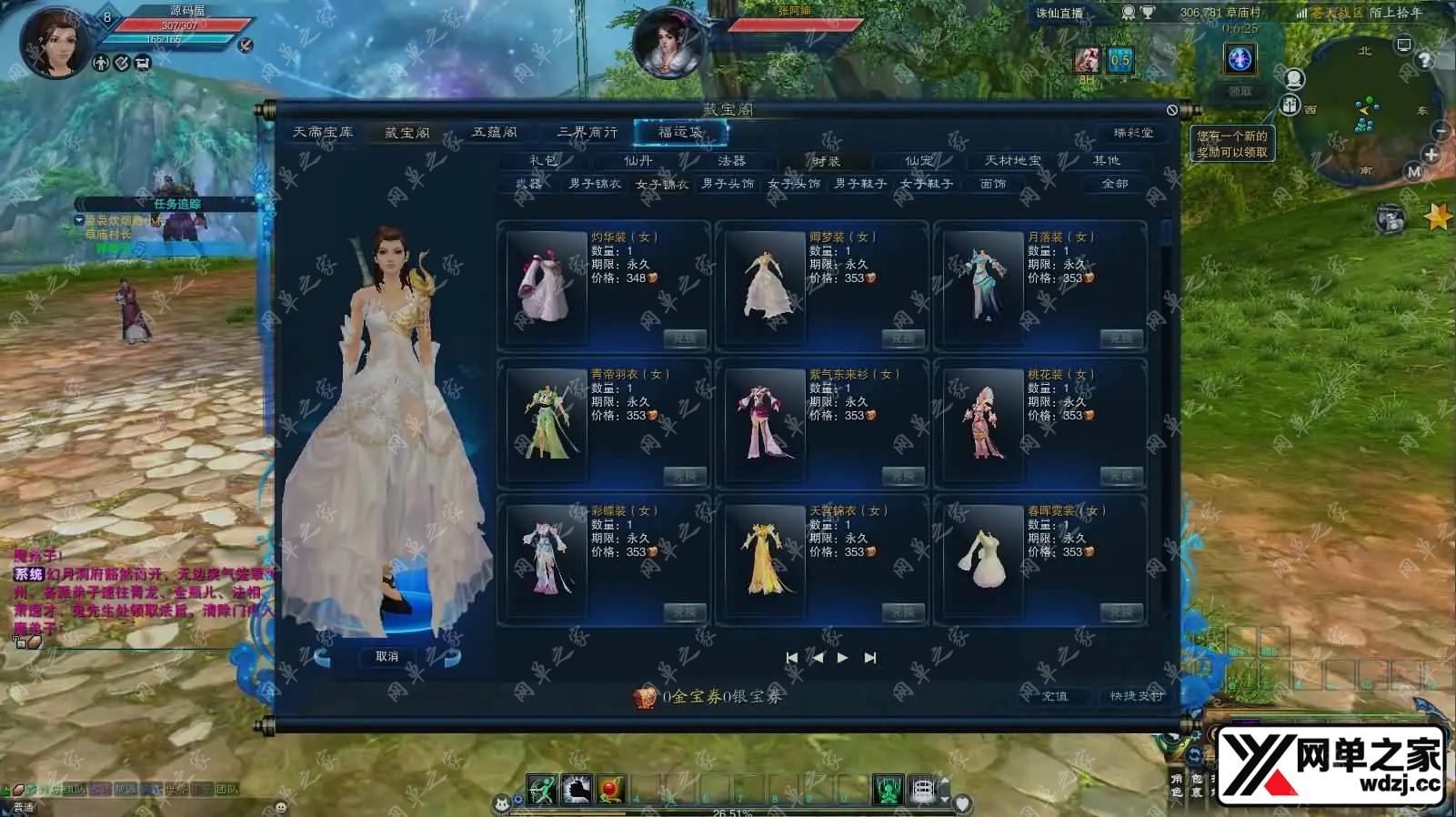The image size is (1456, 817).
Task: Select the 三界商行 tab
Action: tap(587, 133)
